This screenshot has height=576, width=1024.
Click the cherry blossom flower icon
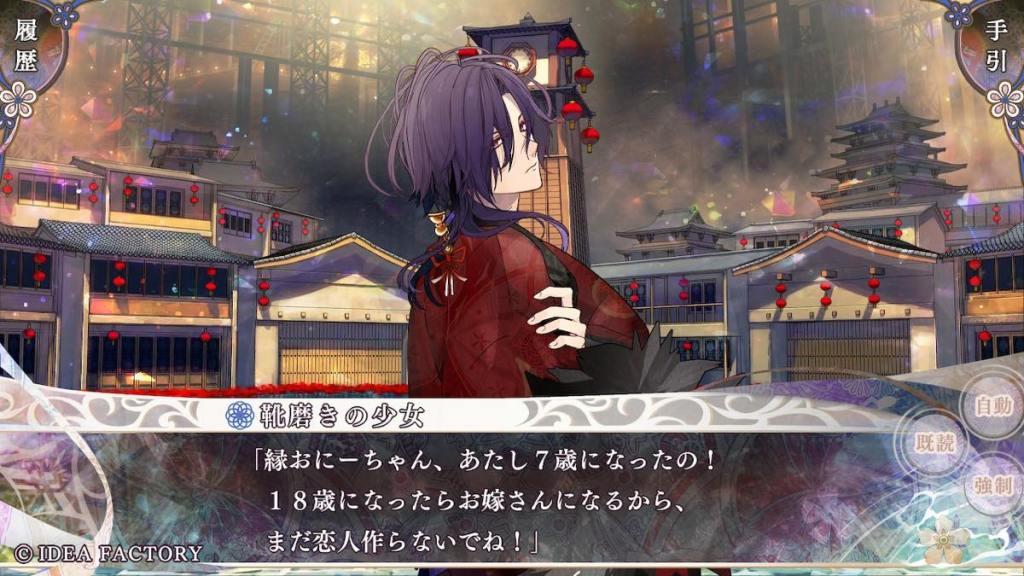tap(945, 540)
